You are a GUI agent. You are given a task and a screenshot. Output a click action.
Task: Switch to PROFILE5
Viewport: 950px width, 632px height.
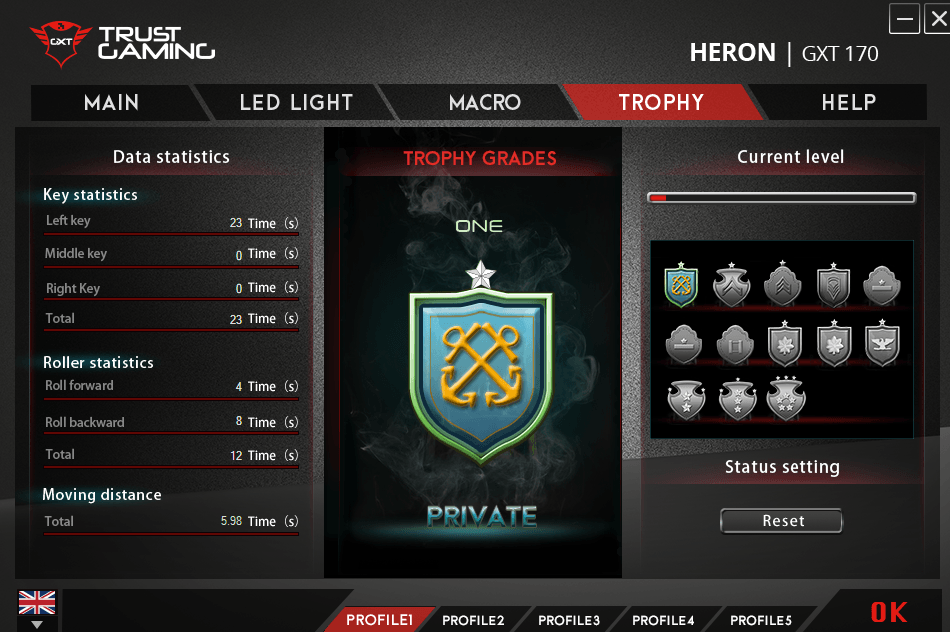tap(760, 620)
